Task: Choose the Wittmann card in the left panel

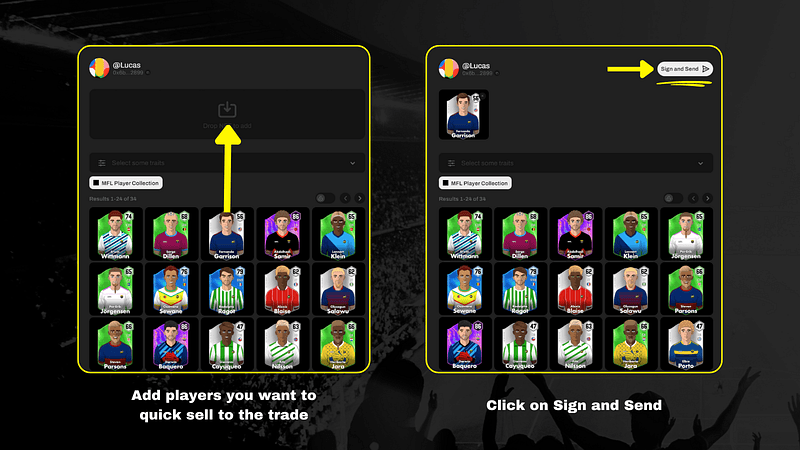Action: point(115,233)
